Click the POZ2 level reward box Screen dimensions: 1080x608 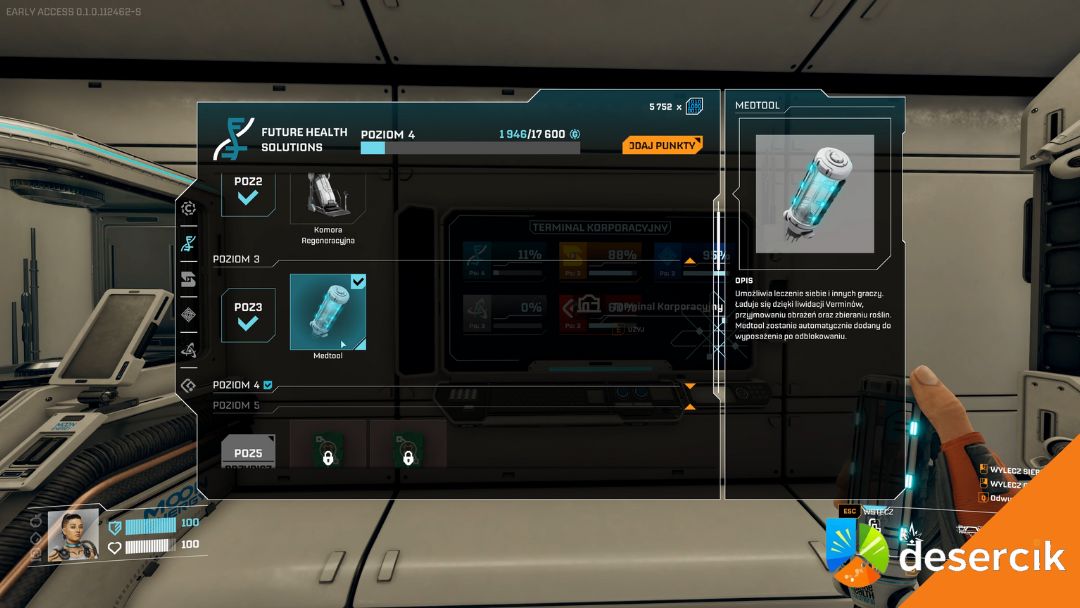pos(248,188)
